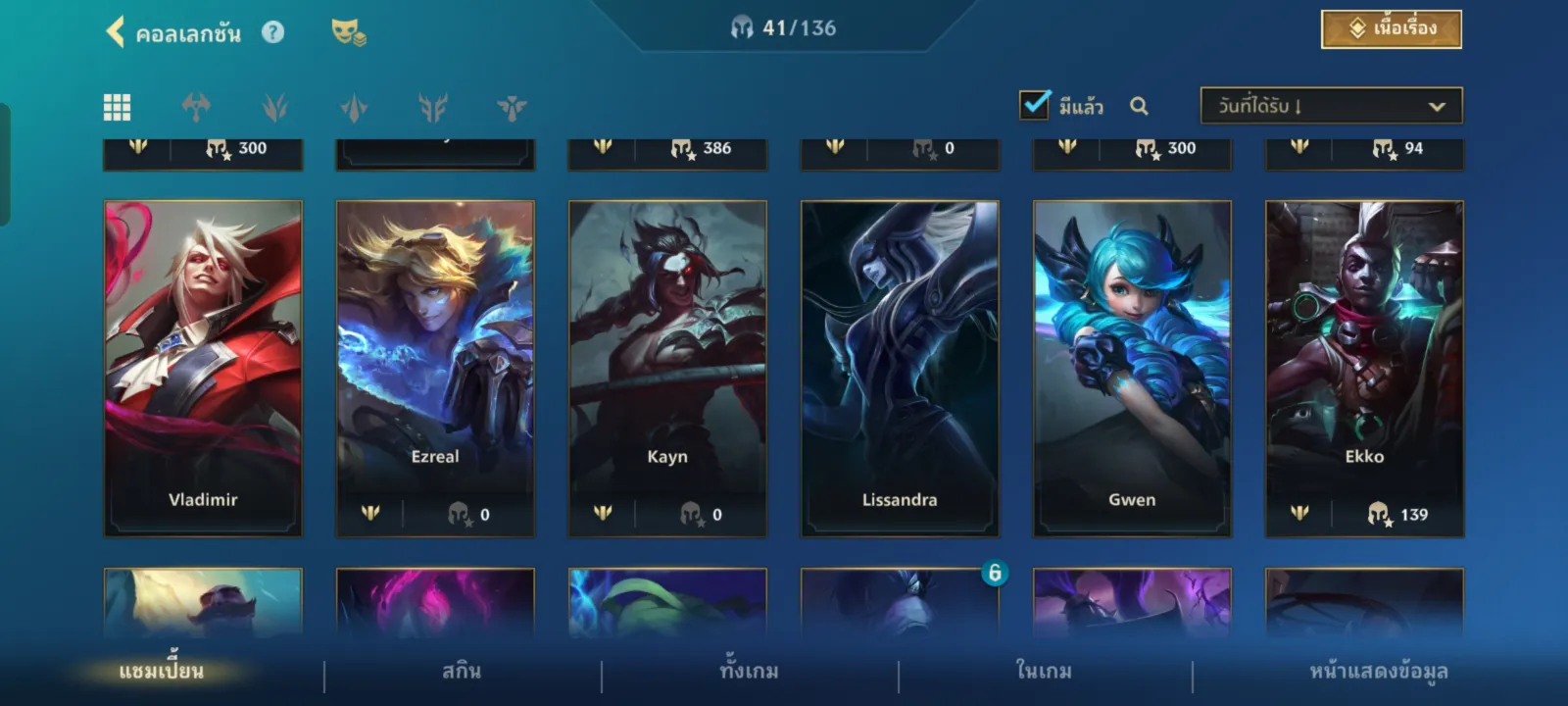View the Ekko champion card
This screenshot has width=1568, height=706.
1364,368
